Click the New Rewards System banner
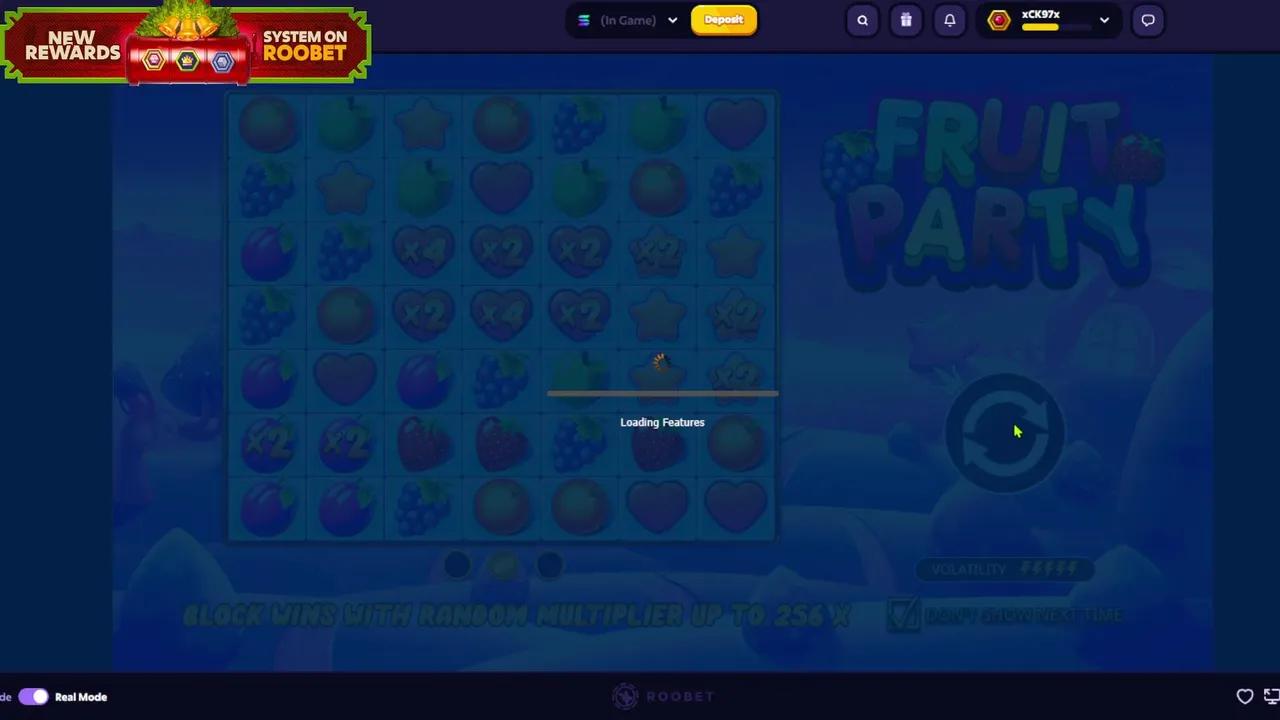The image size is (1280, 720). [185, 45]
